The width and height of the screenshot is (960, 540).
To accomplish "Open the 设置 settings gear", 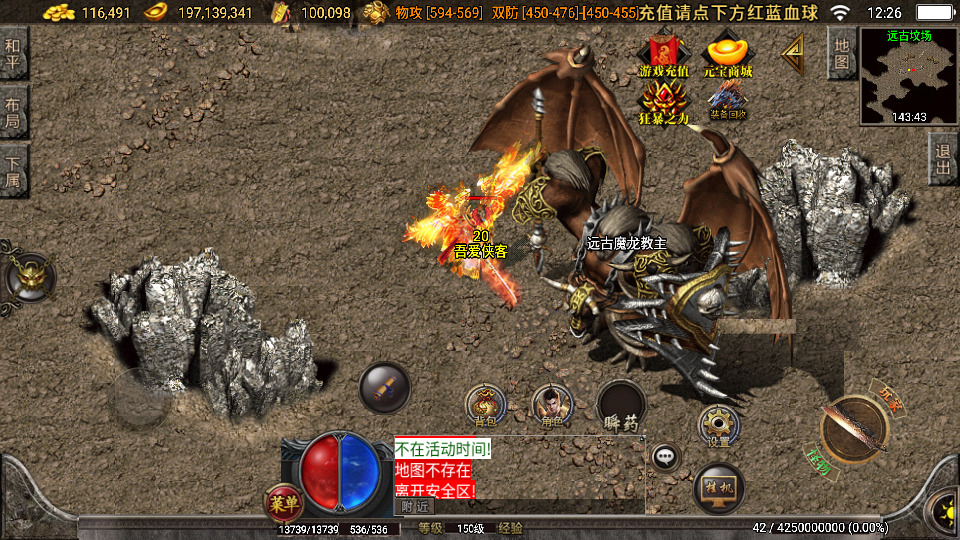I will coord(718,424).
